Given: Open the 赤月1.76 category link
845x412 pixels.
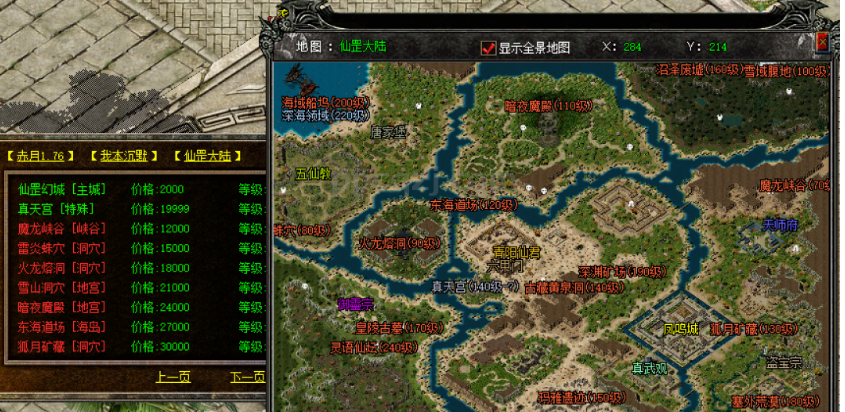Looking at the screenshot, I should [39, 156].
